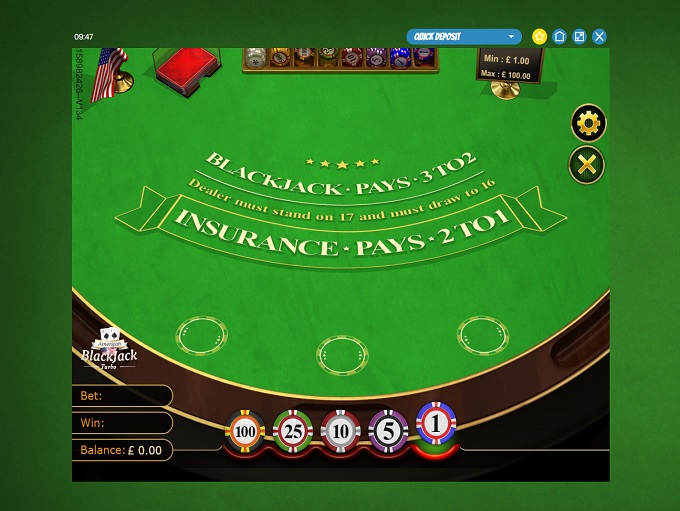Click the yellow star favourite icon

click(540, 37)
